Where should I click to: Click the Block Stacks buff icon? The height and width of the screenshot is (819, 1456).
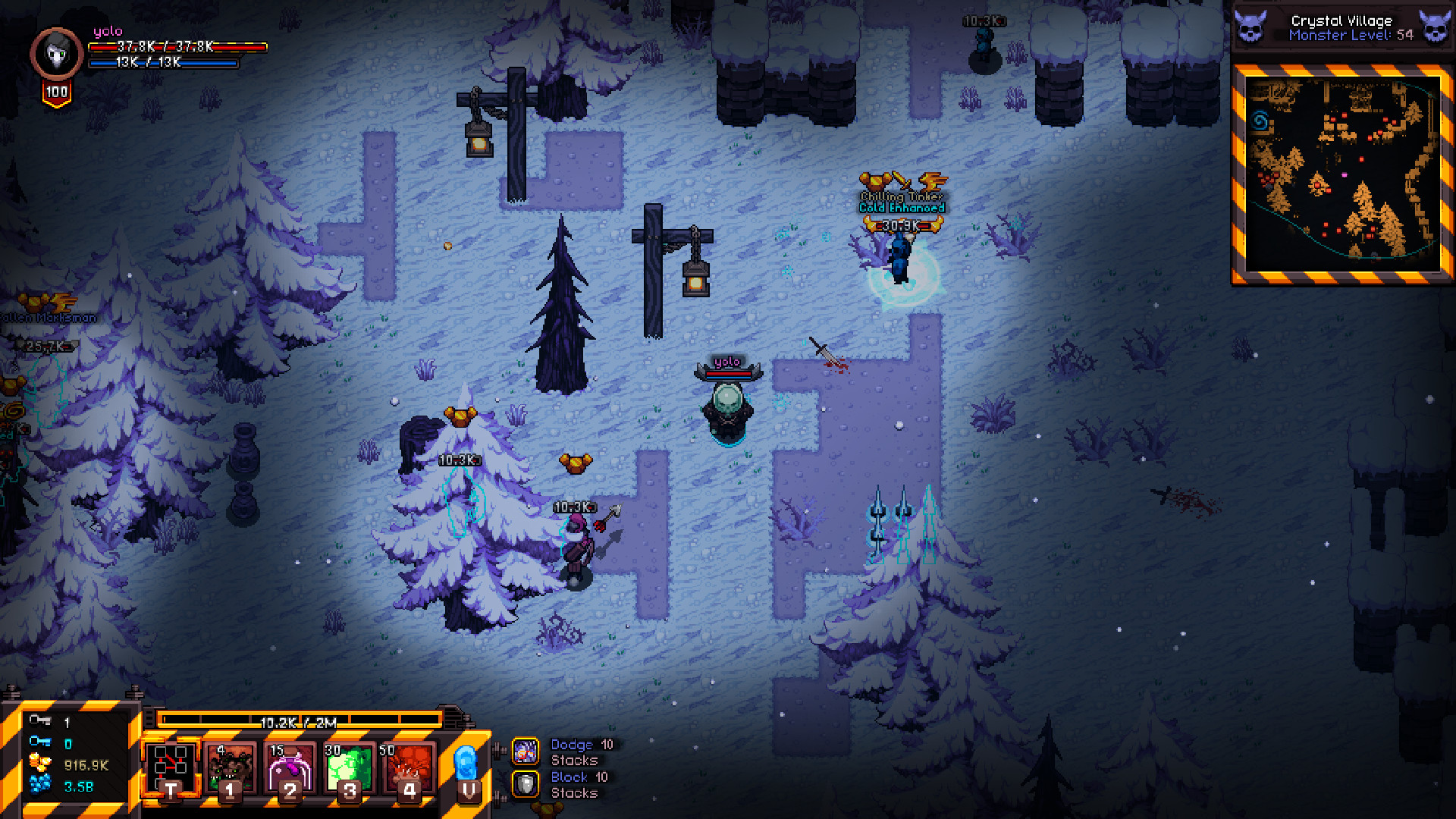tap(526, 784)
